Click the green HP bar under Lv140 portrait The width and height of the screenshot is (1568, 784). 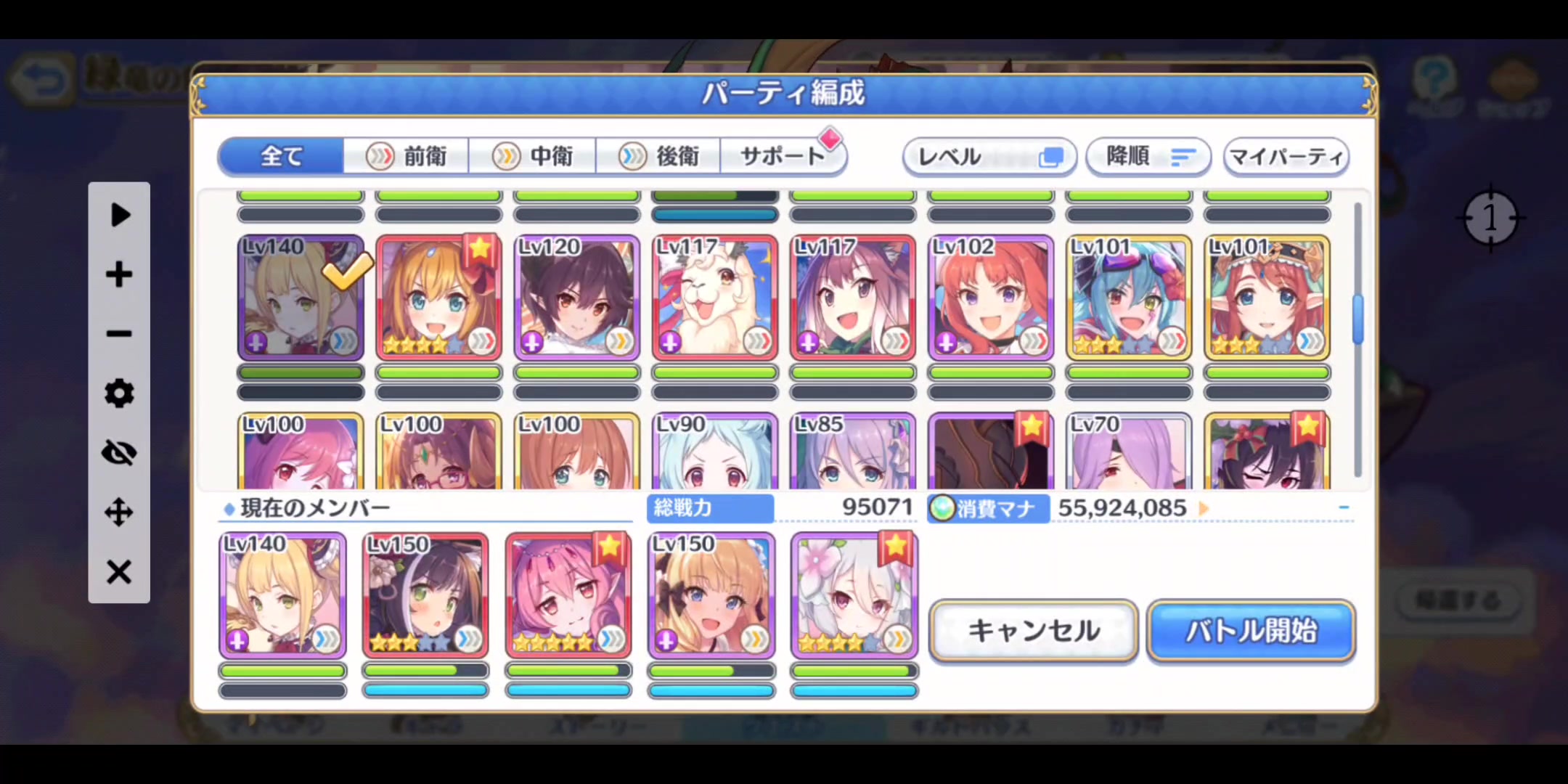300,372
